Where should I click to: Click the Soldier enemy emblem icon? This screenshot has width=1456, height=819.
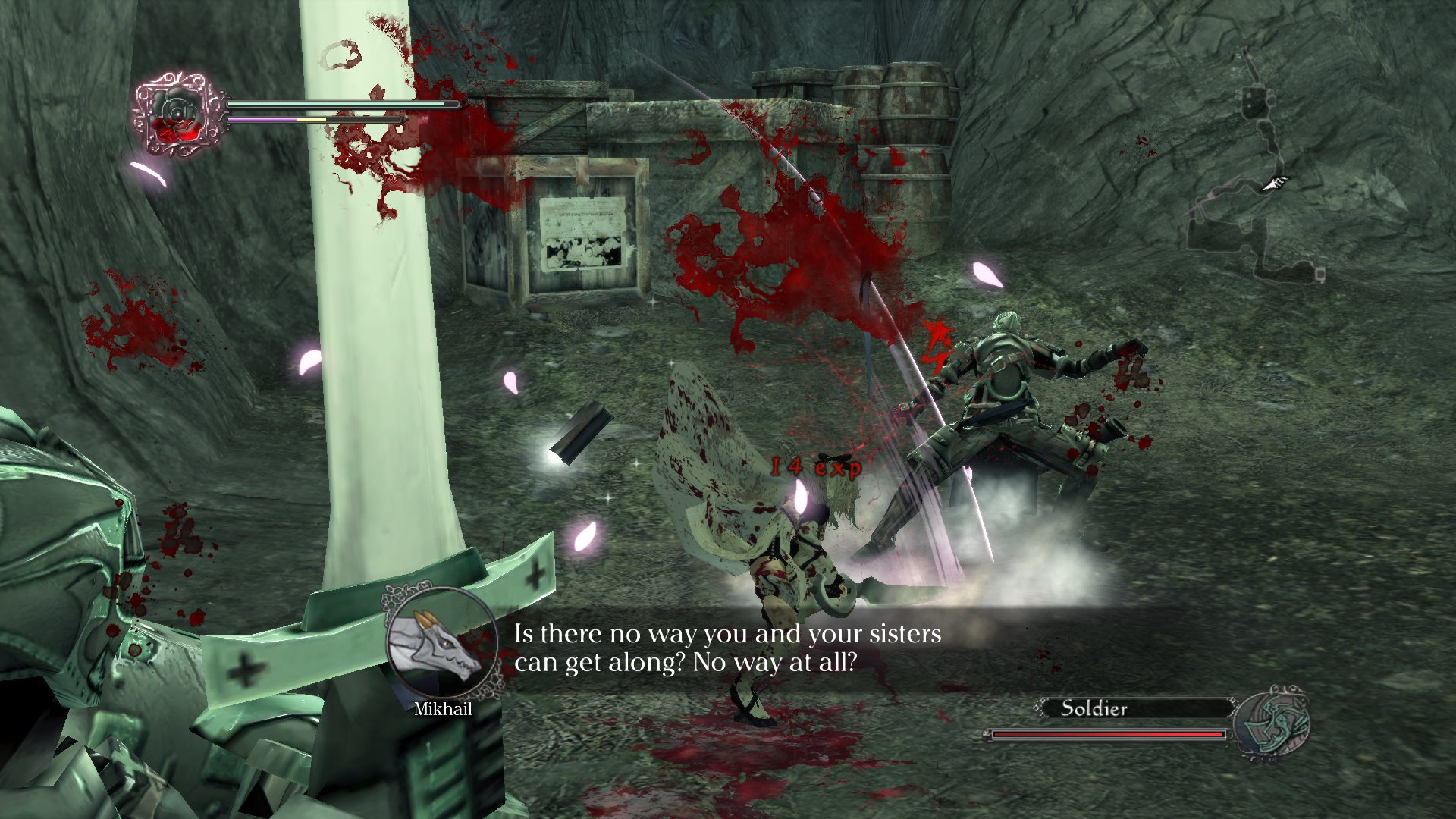(1272, 723)
